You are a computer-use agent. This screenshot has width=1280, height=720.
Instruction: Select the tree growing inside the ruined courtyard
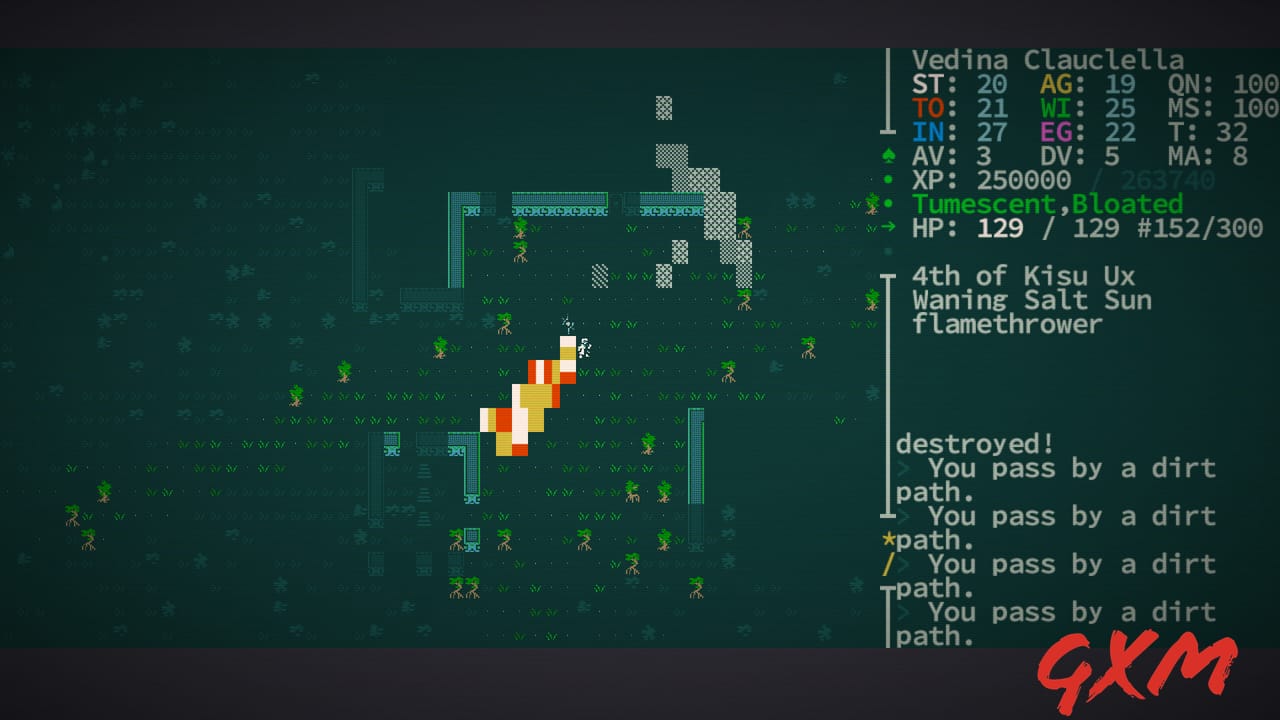pos(520,228)
